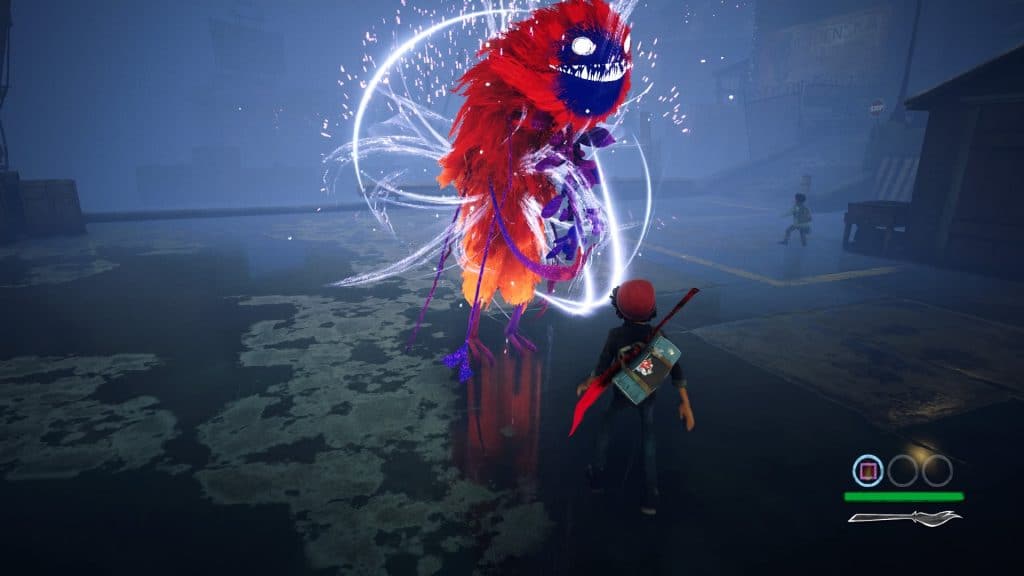Click the white sword weapon icon
1024x576 pixels.
point(904,517)
